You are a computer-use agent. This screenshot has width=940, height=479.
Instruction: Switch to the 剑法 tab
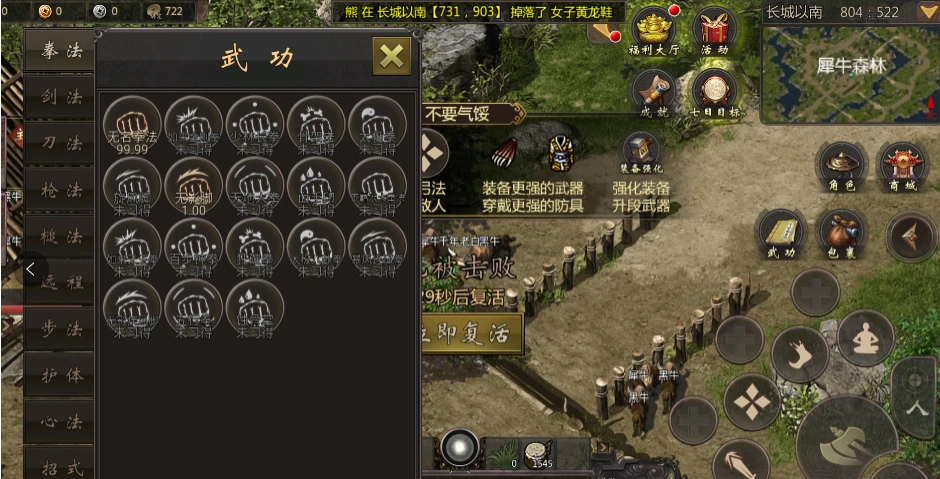[61, 97]
